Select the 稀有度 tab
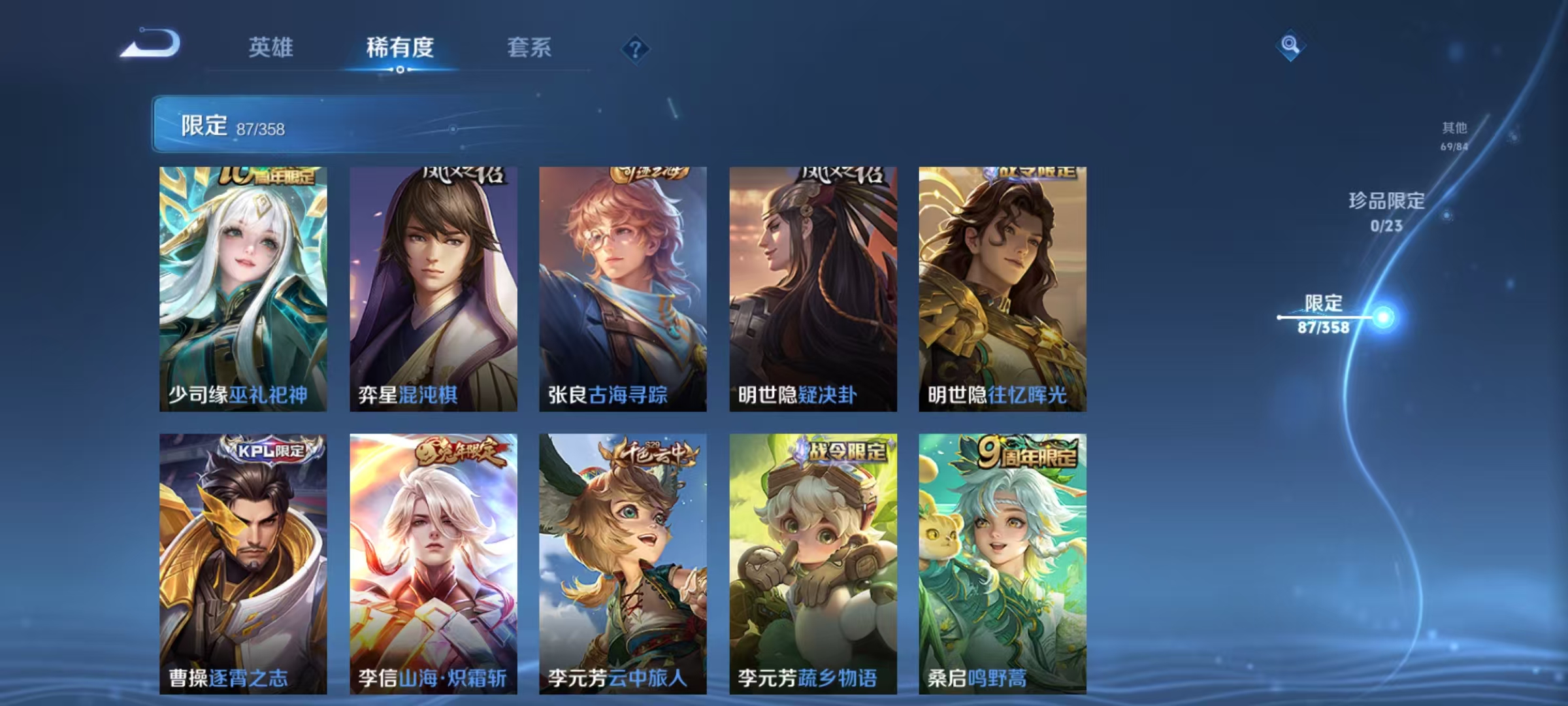This screenshot has width=1568, height=706. [400, 48]
